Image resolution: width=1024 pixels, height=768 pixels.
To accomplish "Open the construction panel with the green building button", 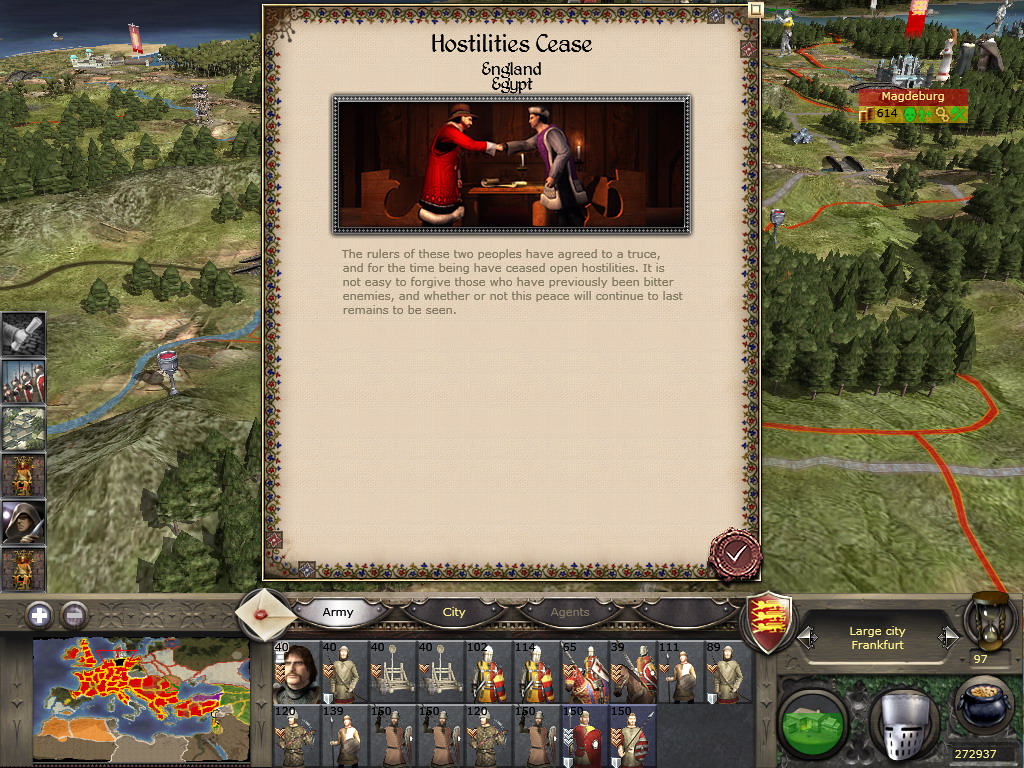I will pos(812,722).
